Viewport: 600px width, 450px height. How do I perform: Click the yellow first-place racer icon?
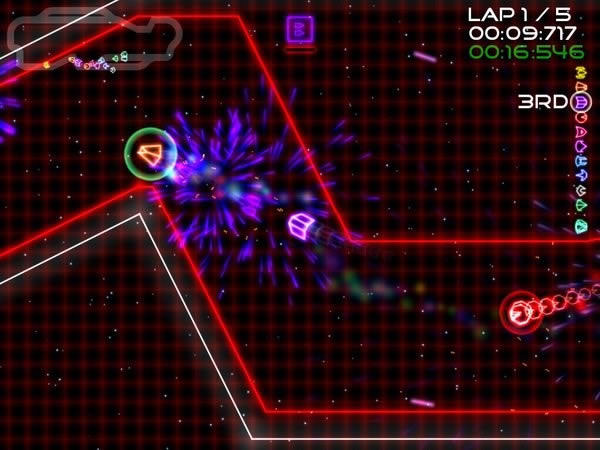click(x=581, y=72)
